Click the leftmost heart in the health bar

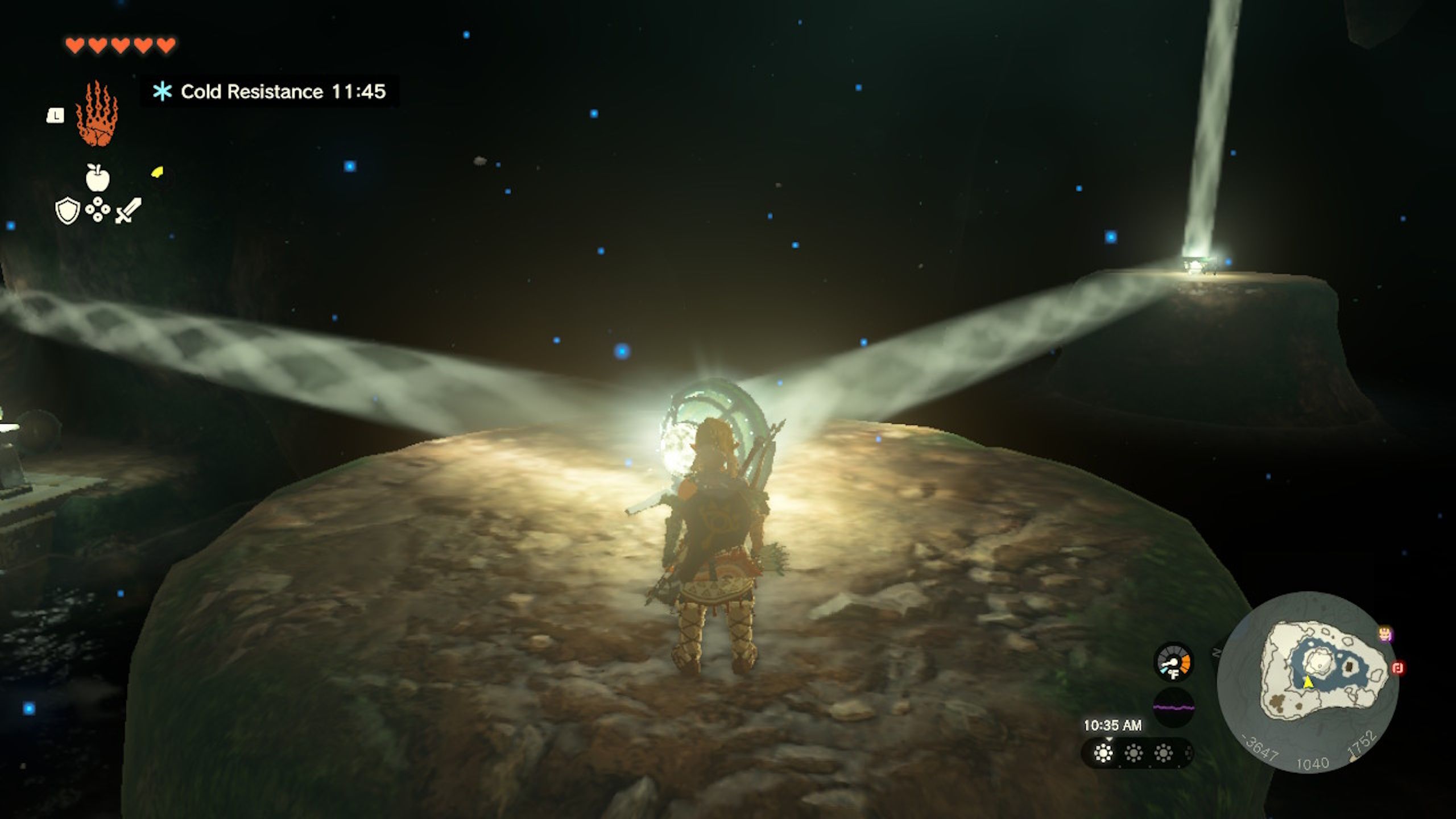click(75, 45)
